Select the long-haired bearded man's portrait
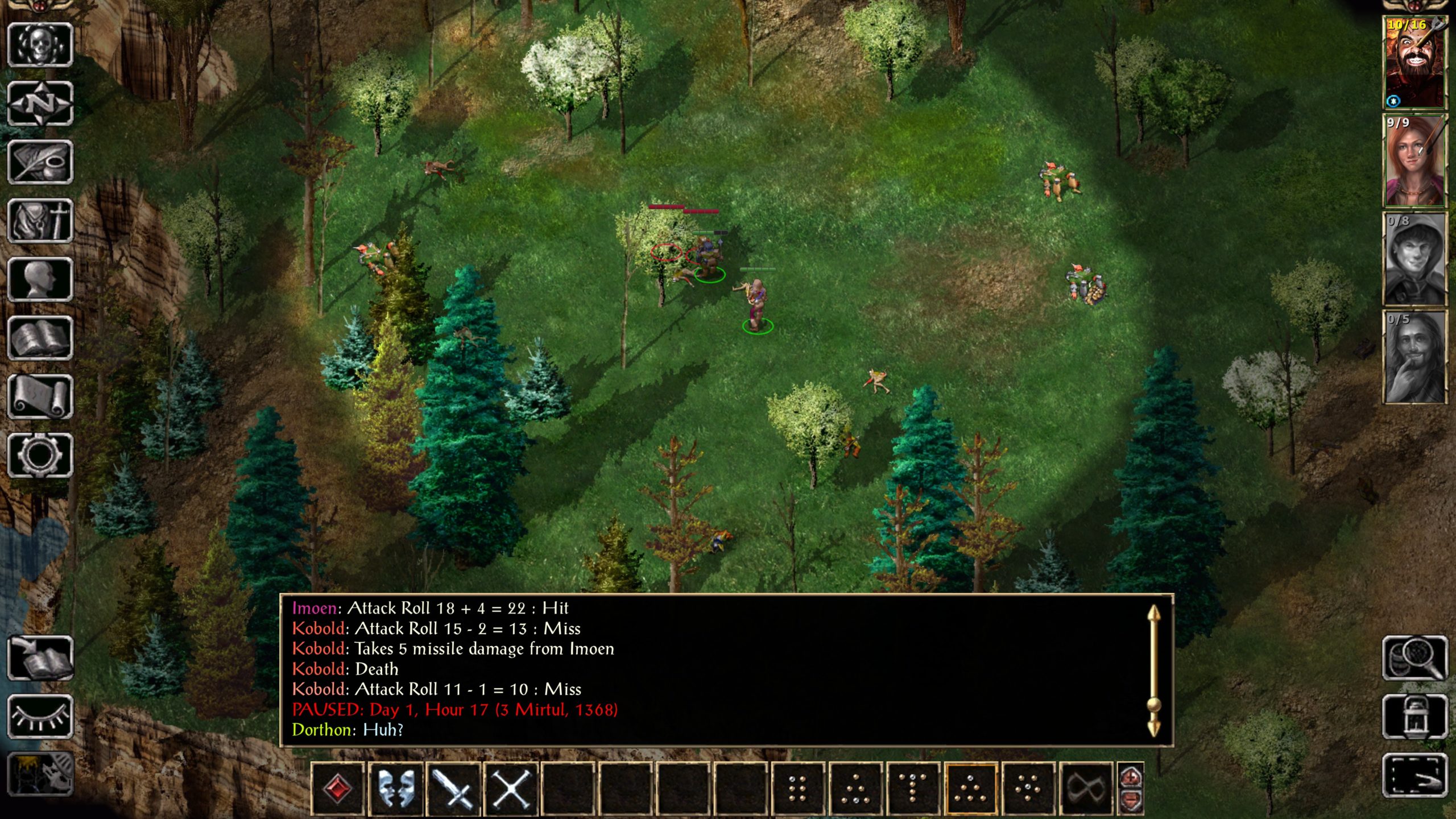Screen dimensions: 1456x819 (x=1414, y=357)
